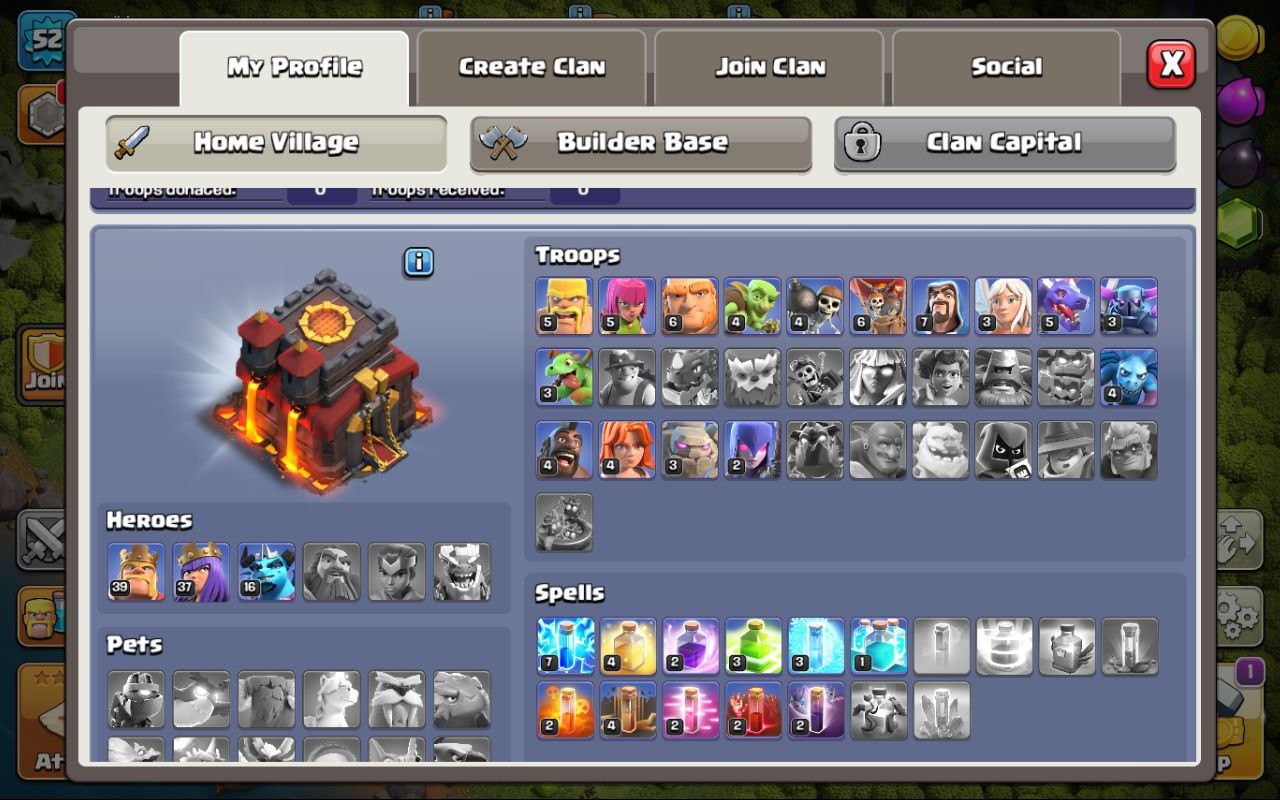Tap the level 16 Minion Prince hero icon
This screenshot has width=1280, height=800.
(x=265, y=572)
